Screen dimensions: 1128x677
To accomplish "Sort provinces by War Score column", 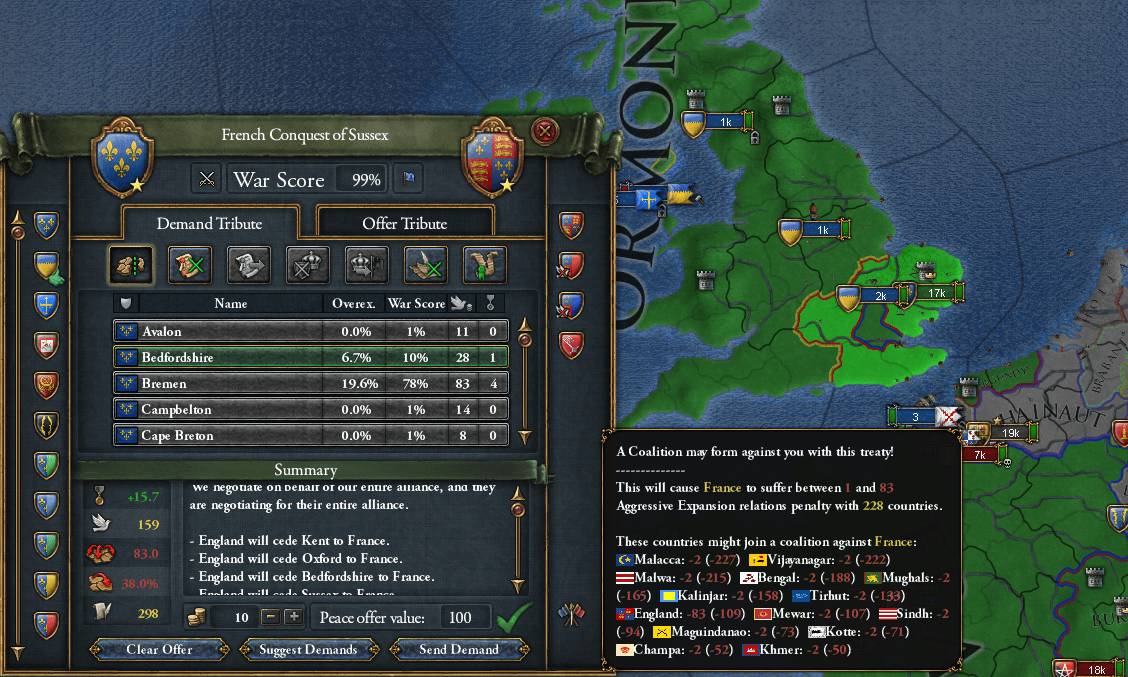I will (x=416, y=303).
